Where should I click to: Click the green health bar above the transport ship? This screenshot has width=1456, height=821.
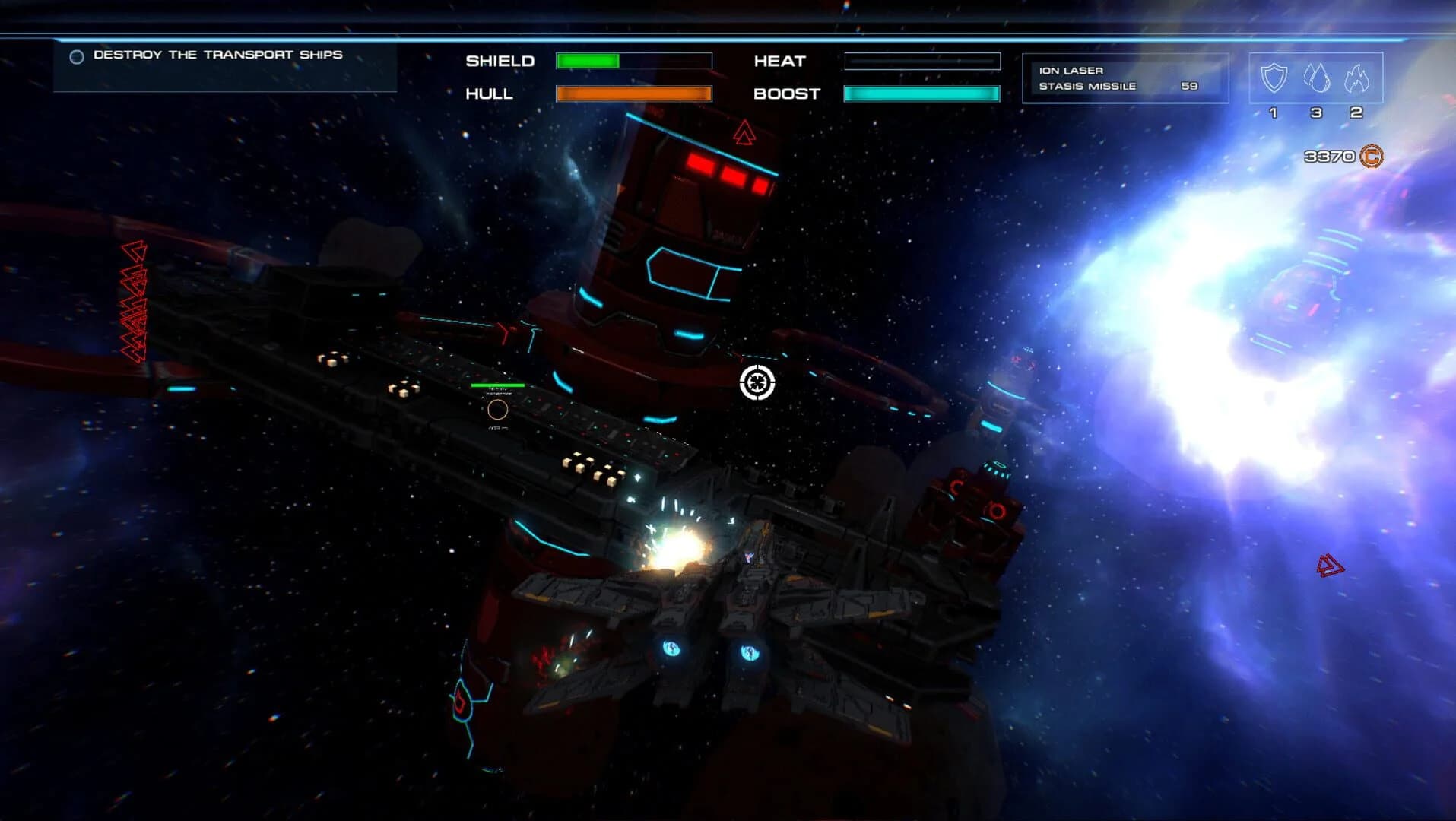click(x=497, y=385)
